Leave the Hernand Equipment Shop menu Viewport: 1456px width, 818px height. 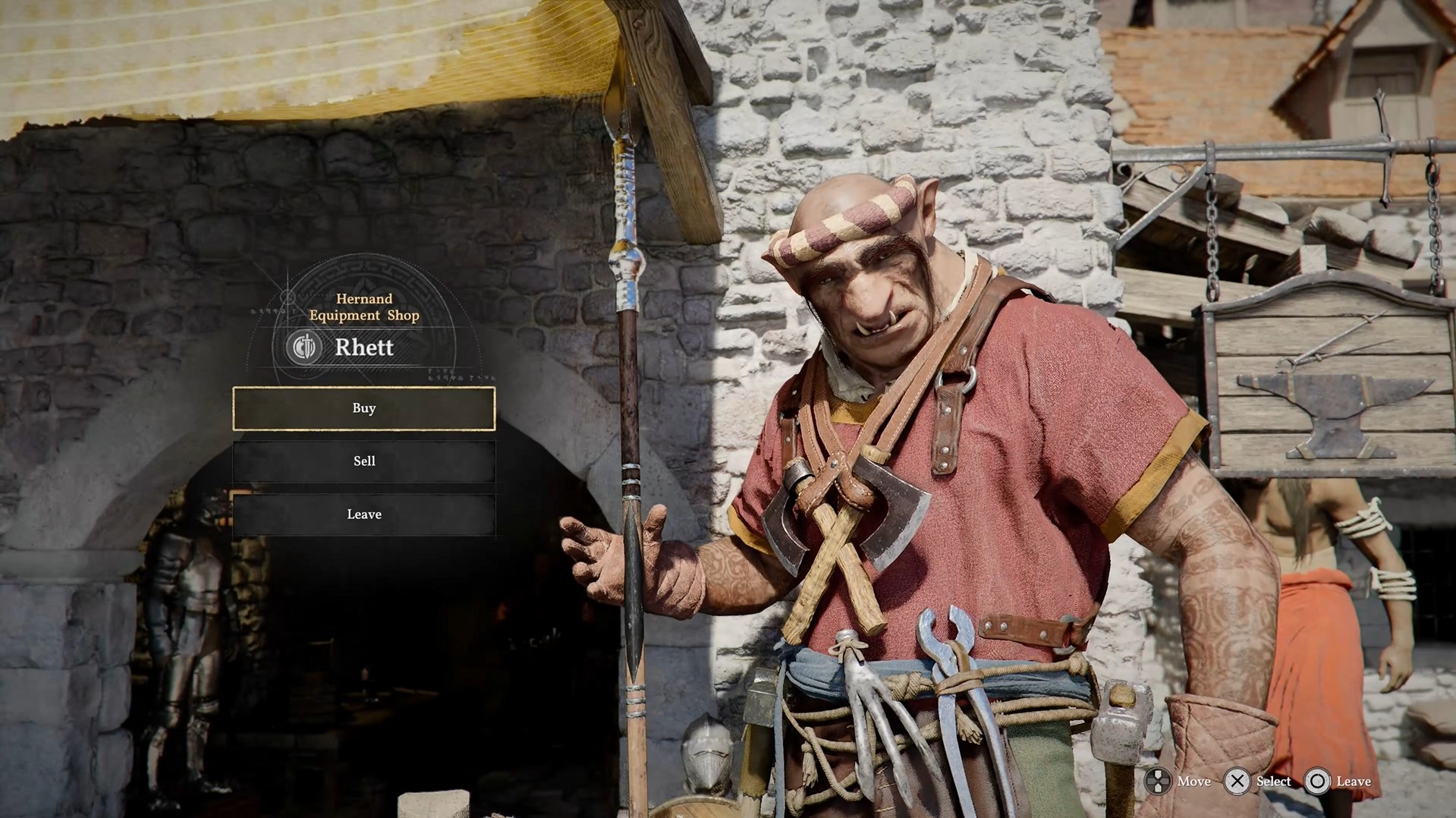tap(364, 514)
